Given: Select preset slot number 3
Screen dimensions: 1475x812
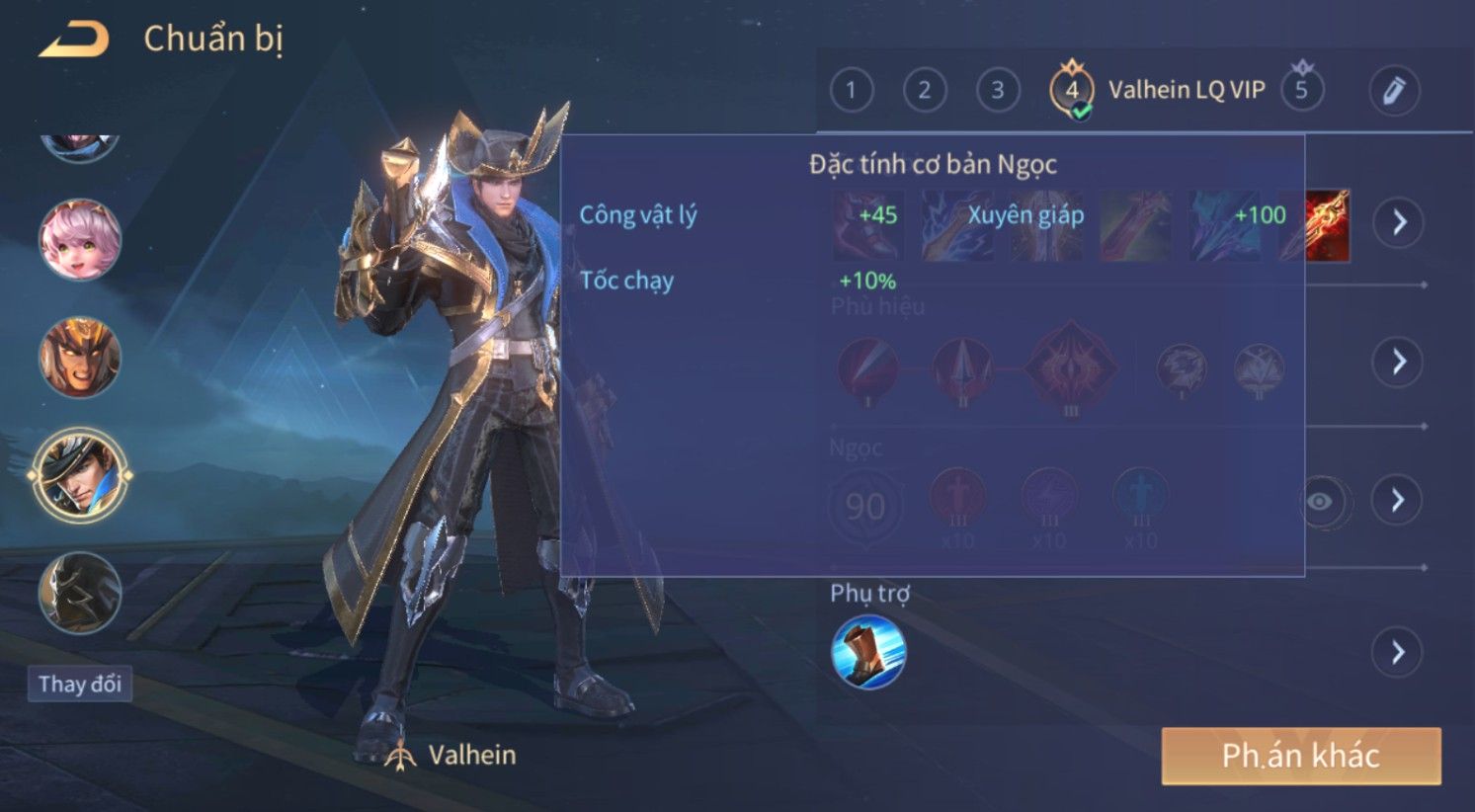Looking at the screenshot, I should click(x=997, y=91).
